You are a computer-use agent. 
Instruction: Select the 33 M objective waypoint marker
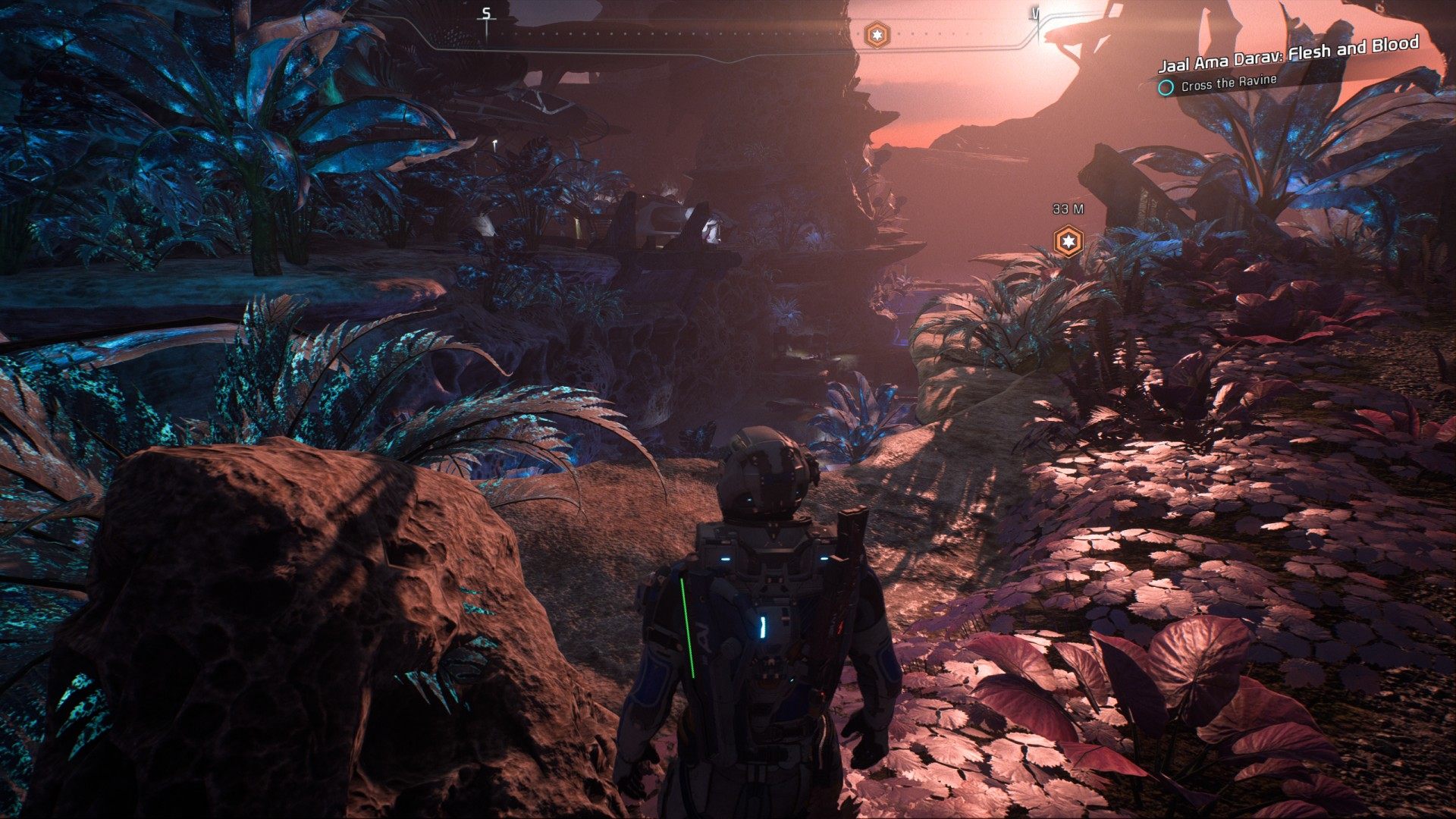tap(1068, 241)
